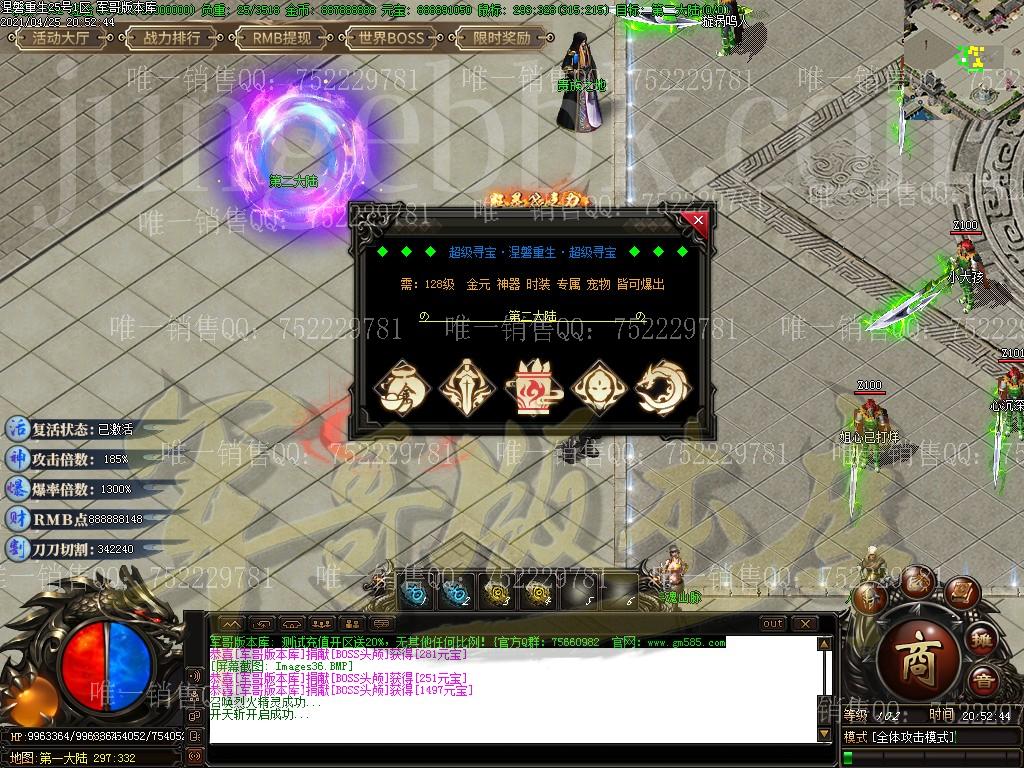Choose the sword artifact icon
The width and height of the screenshot is (1024, 768).
click(468, 388)
